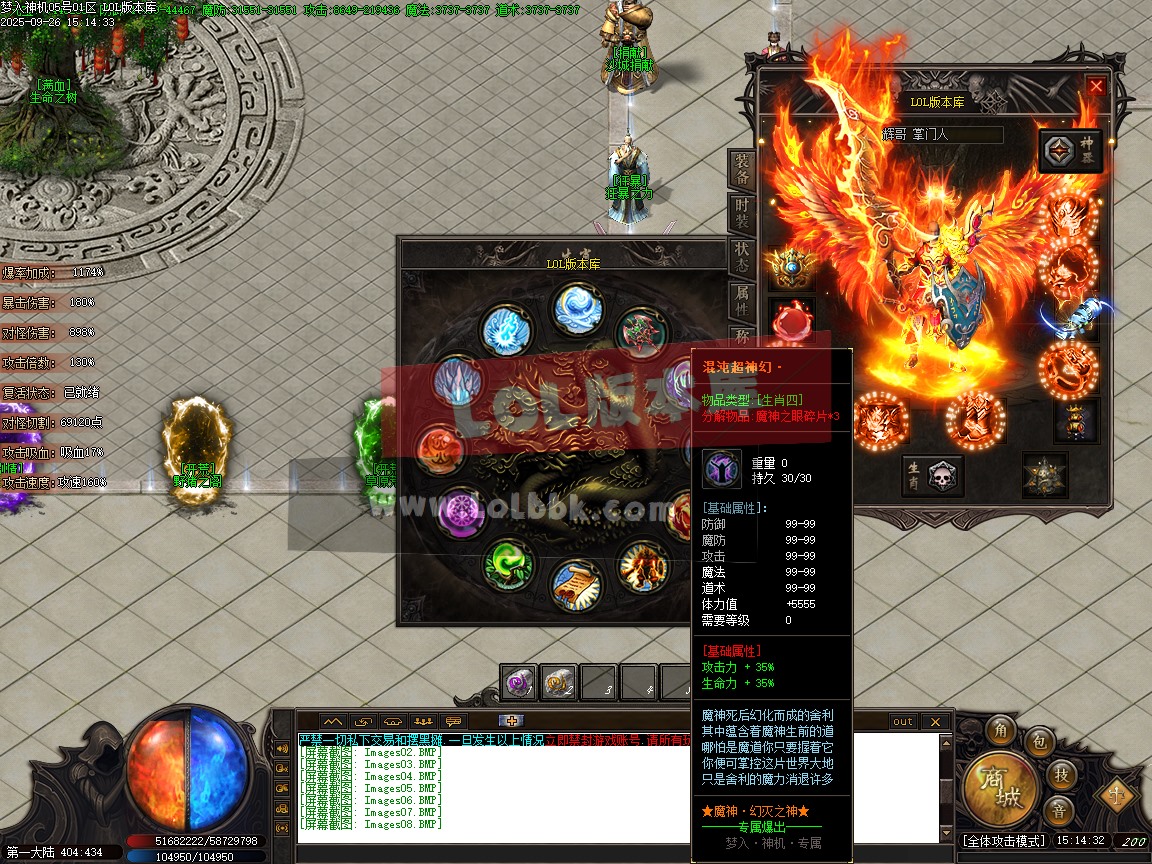
Task: Select the golden beast warrior zodiac slot
Action: click(x=642, y=566)
